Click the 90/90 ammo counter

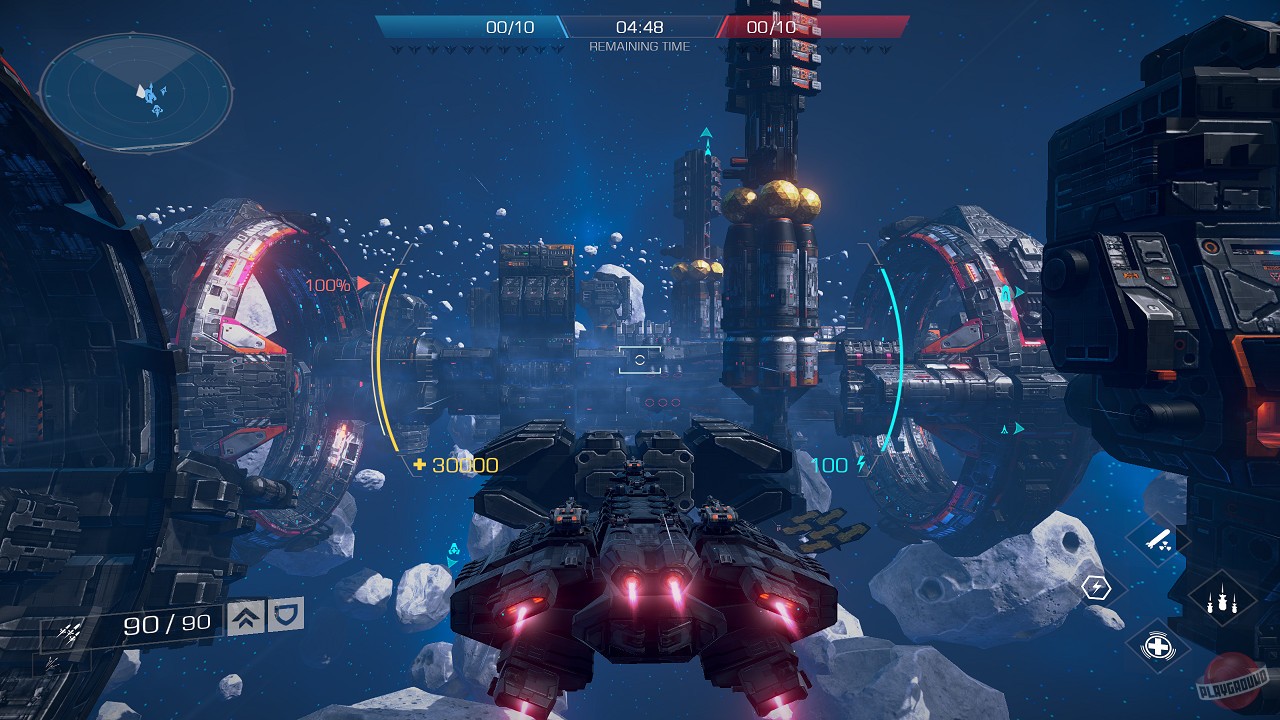coord(167,622)
